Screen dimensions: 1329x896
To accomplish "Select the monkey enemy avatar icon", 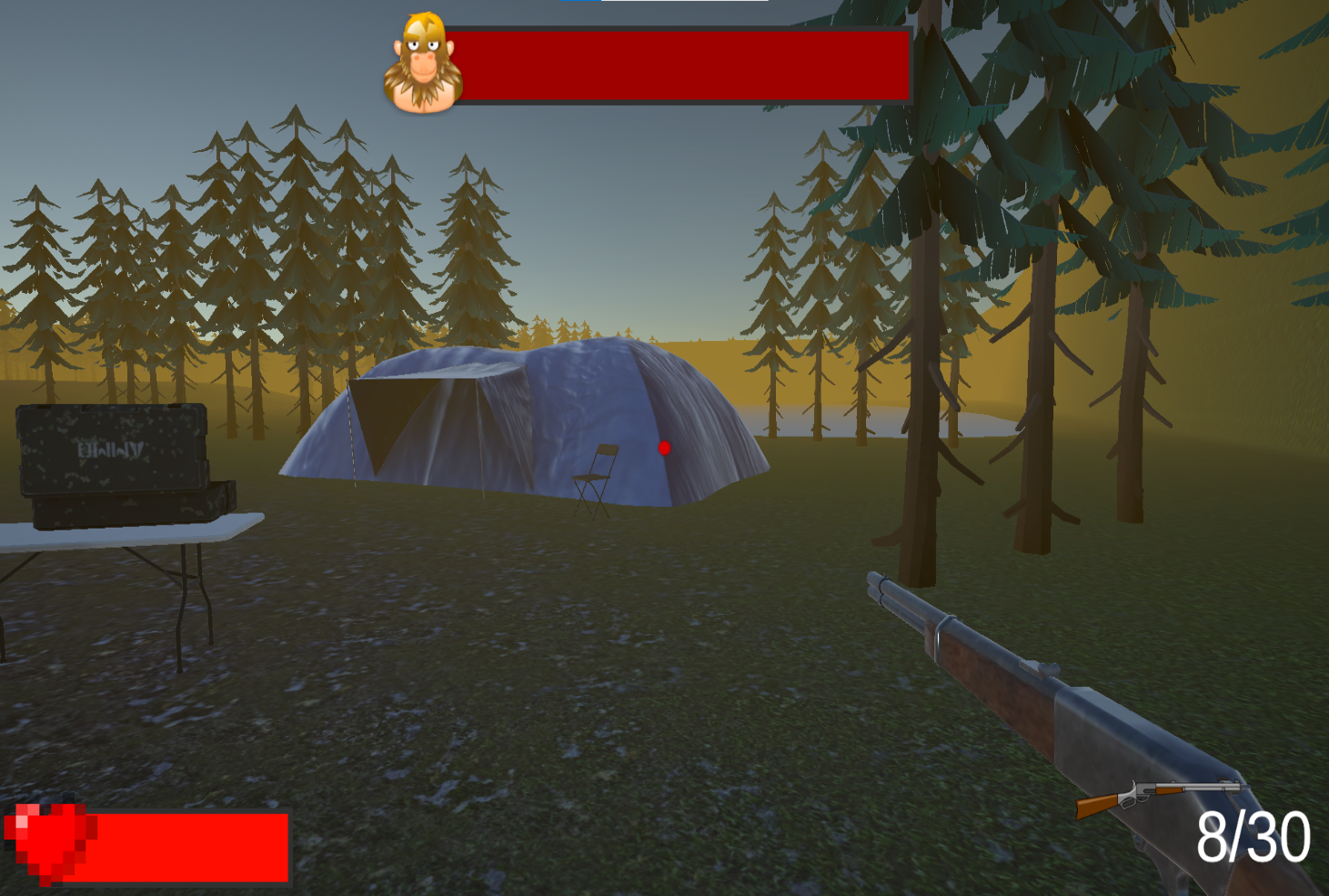I will tap(424, 64).
